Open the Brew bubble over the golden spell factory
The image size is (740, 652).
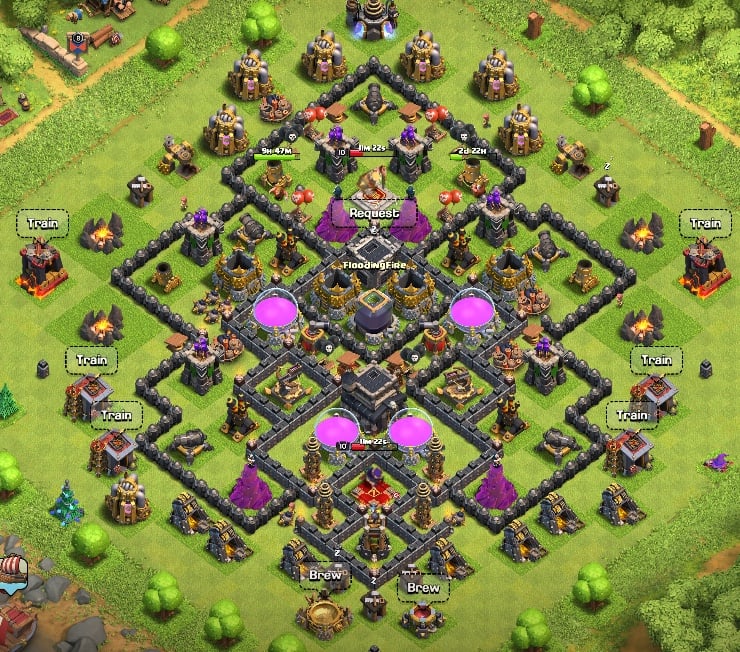coord(325,575)
